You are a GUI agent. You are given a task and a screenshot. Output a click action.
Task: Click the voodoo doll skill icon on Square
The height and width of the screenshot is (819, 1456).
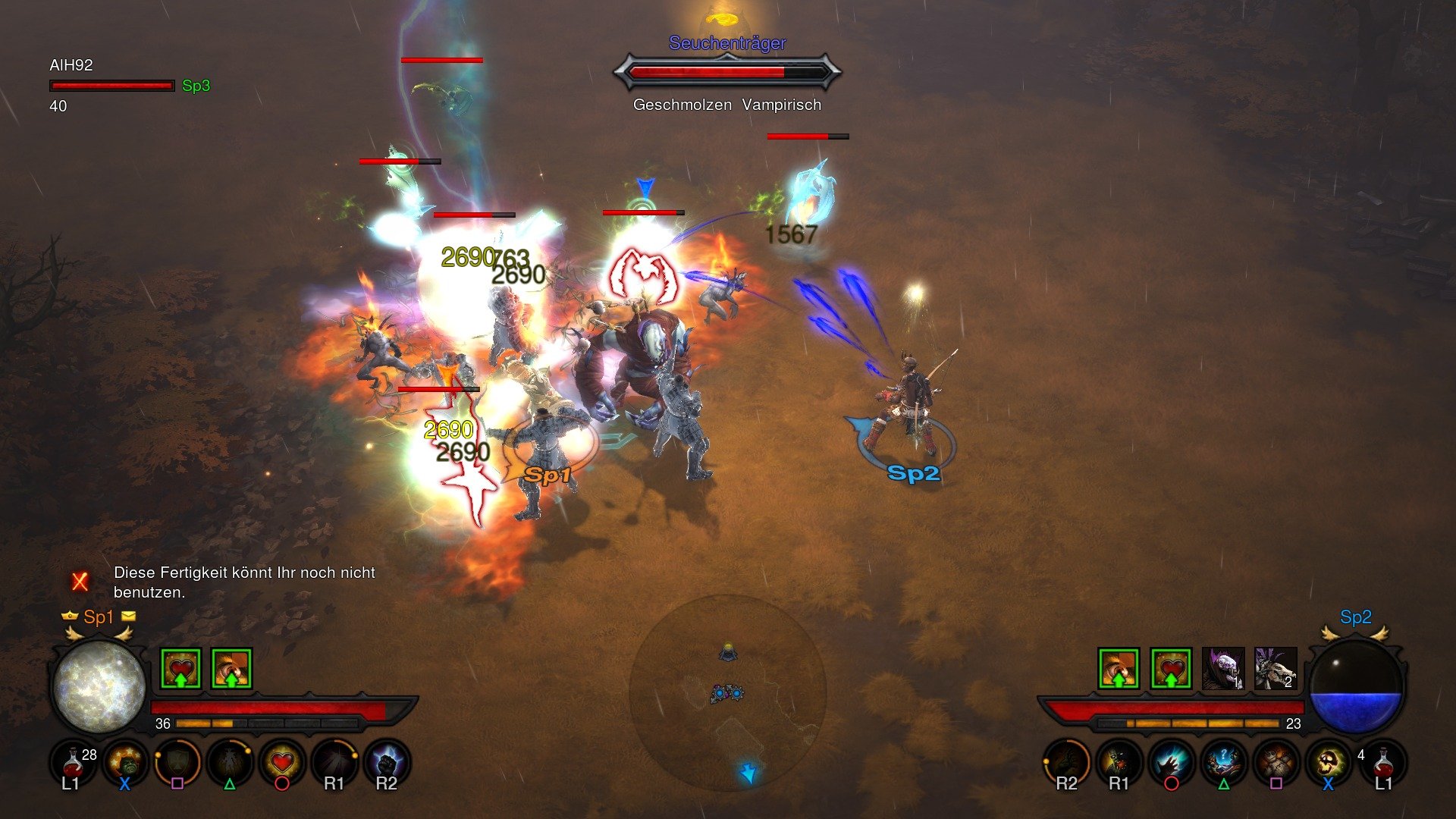1278,762
